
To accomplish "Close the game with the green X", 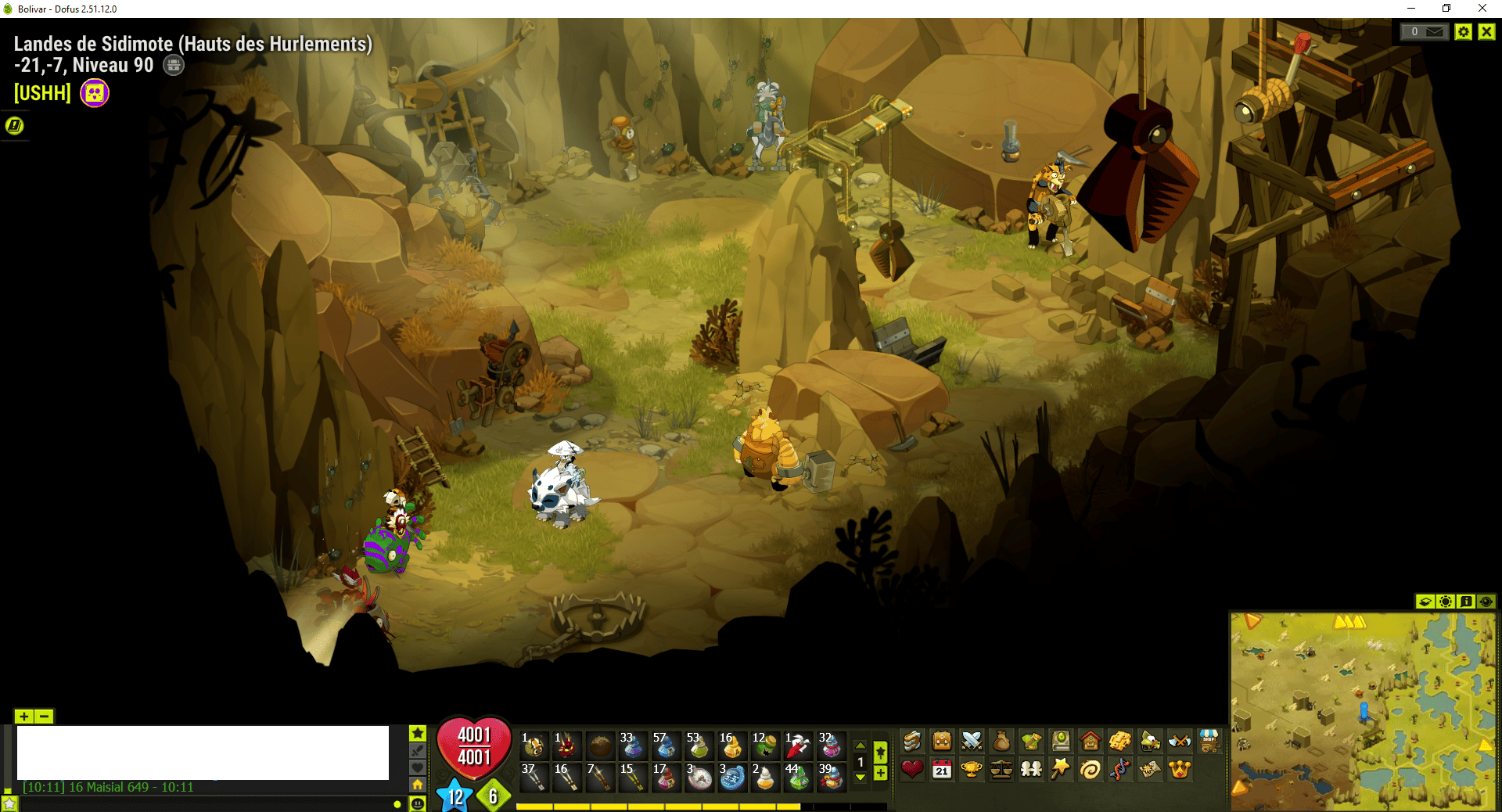I will coord(1487,32).
